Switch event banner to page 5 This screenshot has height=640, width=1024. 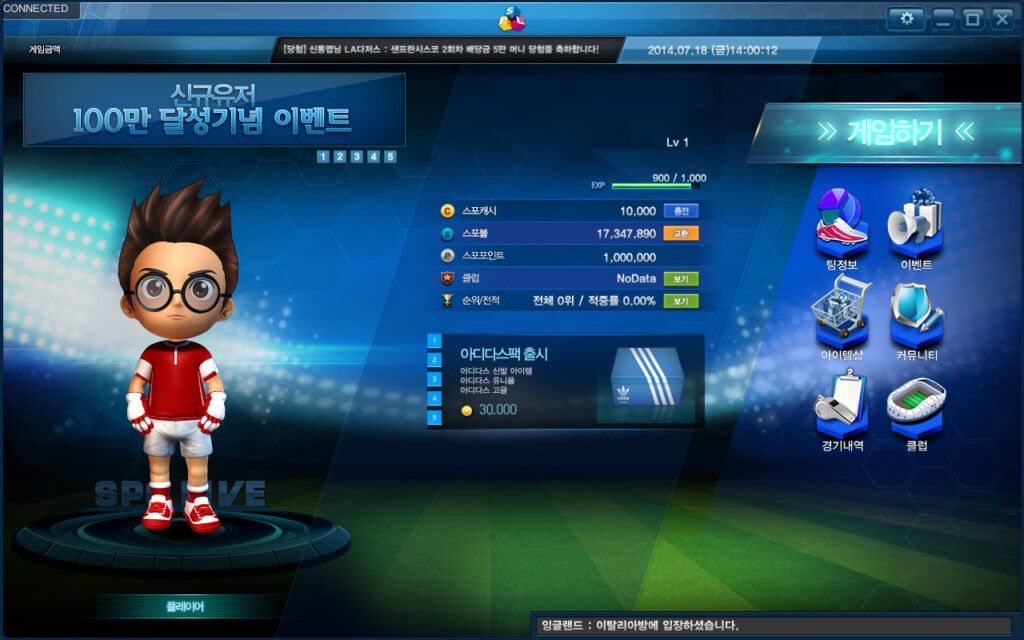click(390, 156)
